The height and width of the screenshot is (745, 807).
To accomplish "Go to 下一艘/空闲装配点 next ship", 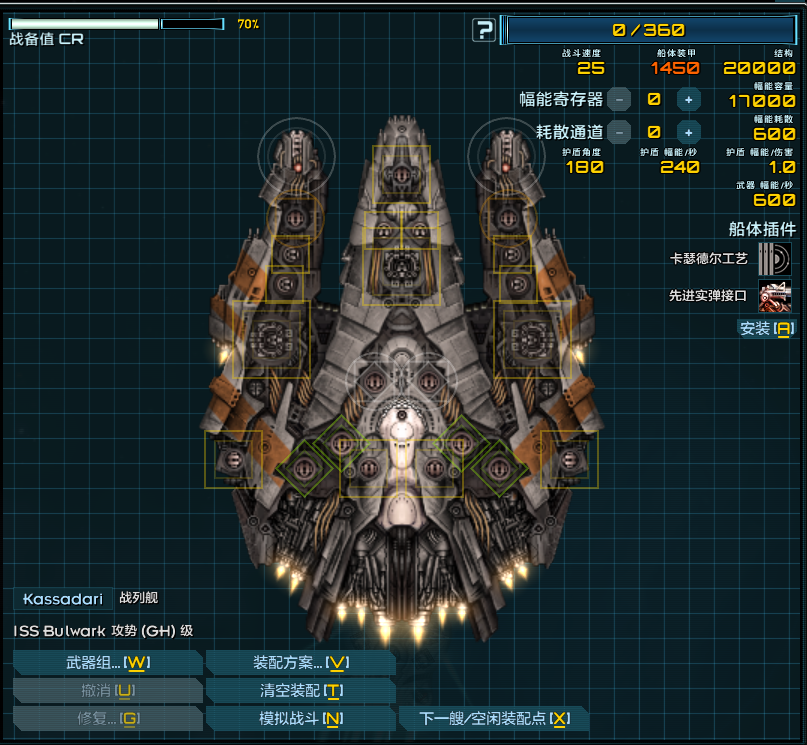I will (493, 718).
